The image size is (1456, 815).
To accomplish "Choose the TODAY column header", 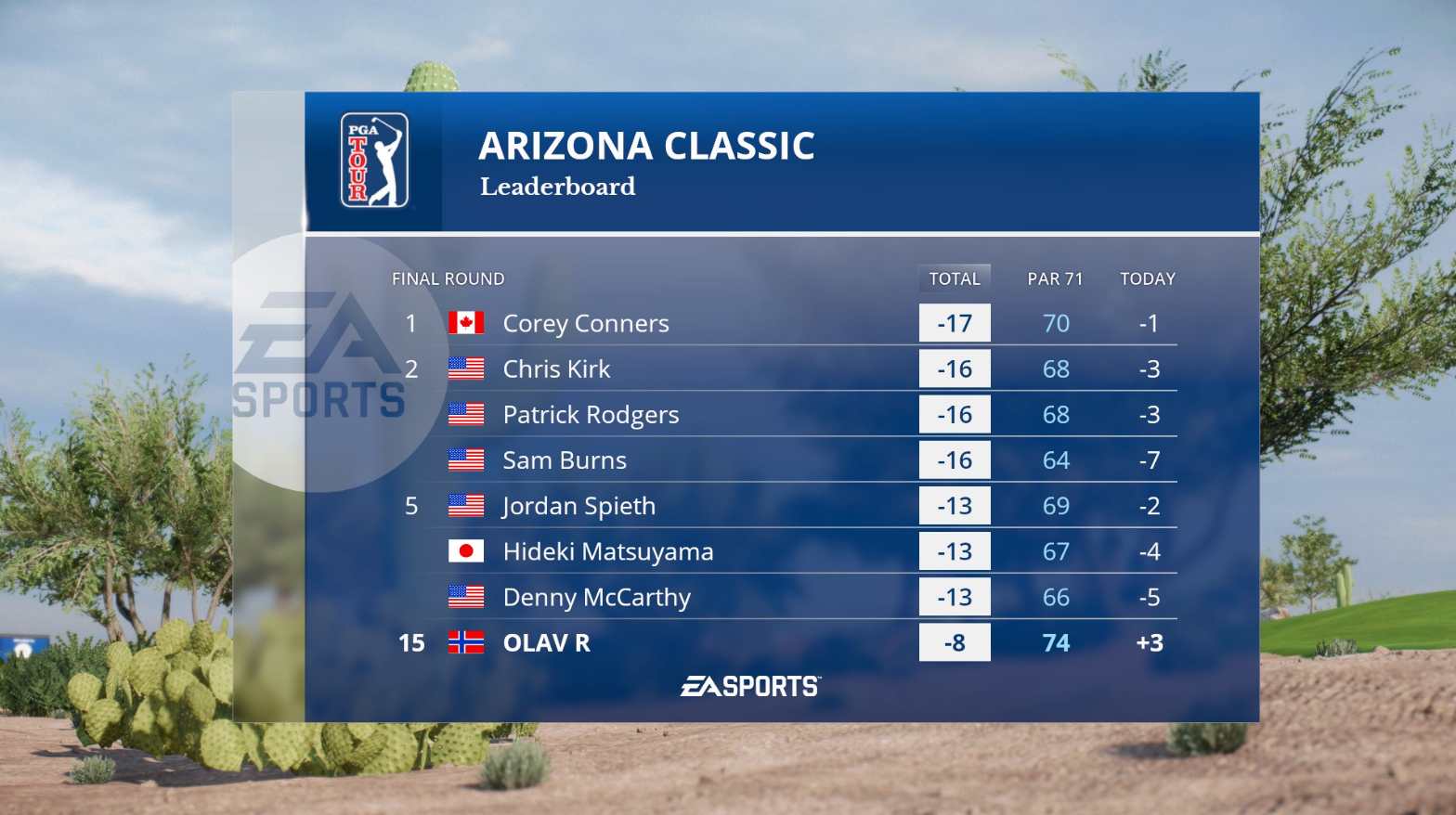I will pos(1148,278).
